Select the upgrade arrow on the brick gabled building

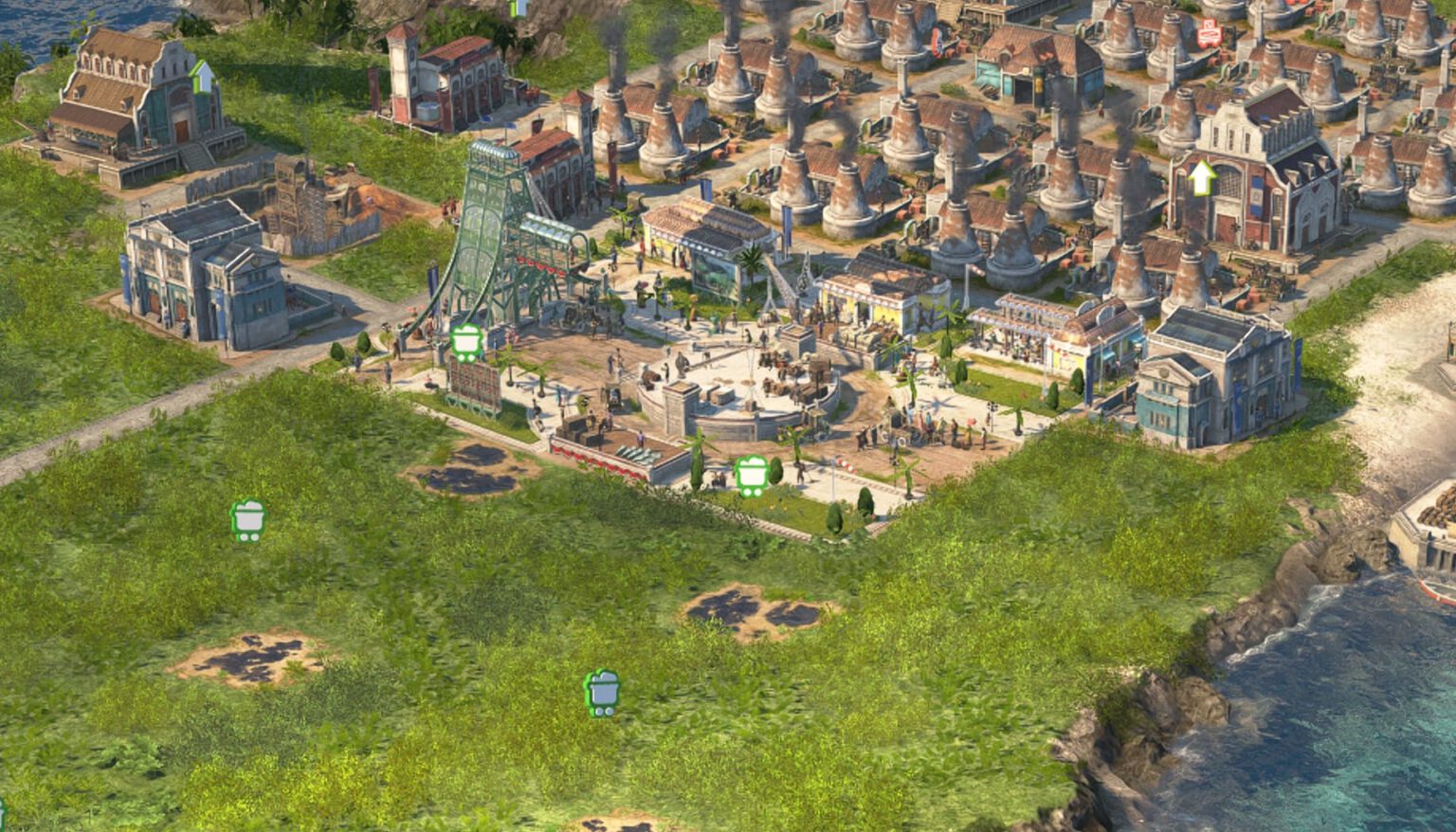pos(1202,177)
